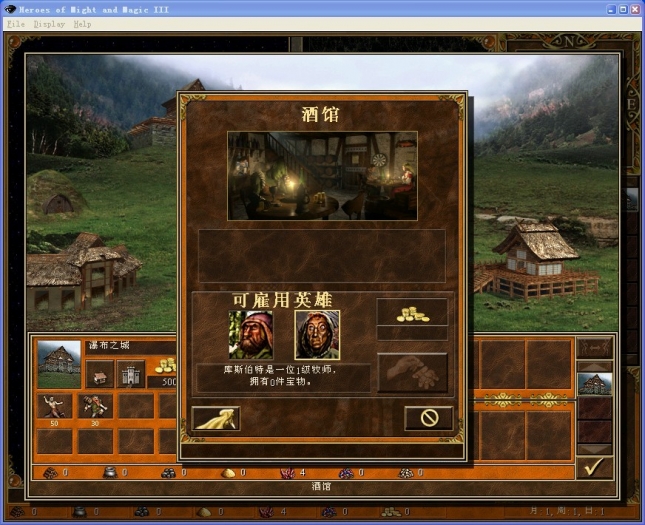Select the bearded hero portrait for hire
645x525 pixels.
coord(250,335)
